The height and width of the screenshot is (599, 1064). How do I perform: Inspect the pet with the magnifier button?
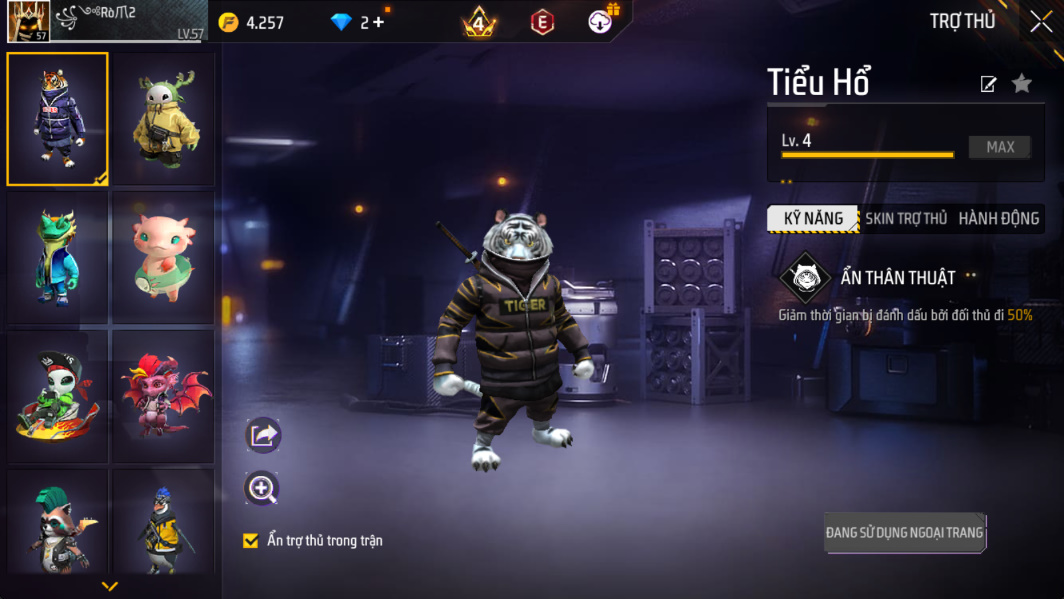262,488
